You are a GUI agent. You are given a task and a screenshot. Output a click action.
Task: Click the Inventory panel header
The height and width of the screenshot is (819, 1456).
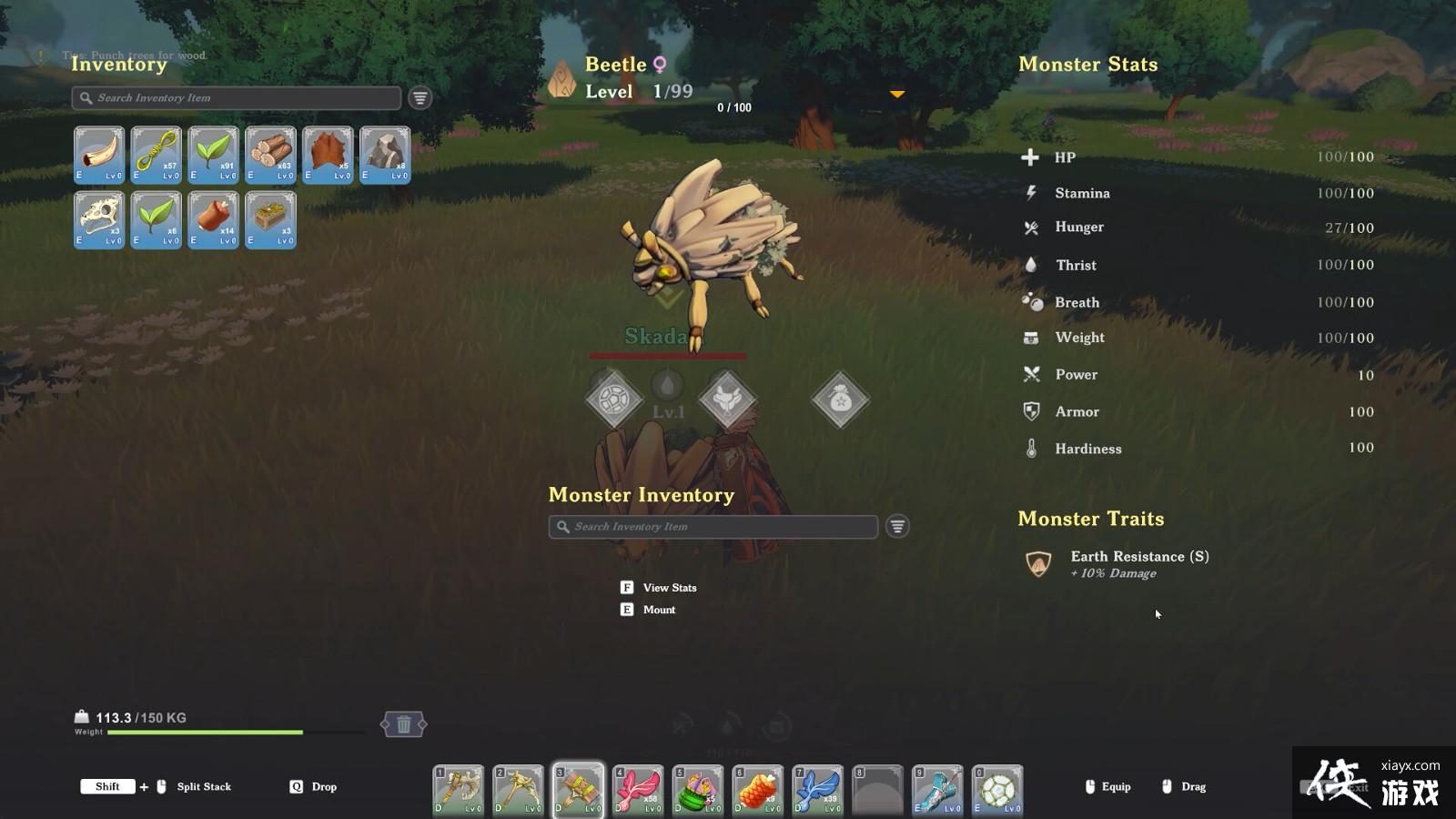coord(118,65)
